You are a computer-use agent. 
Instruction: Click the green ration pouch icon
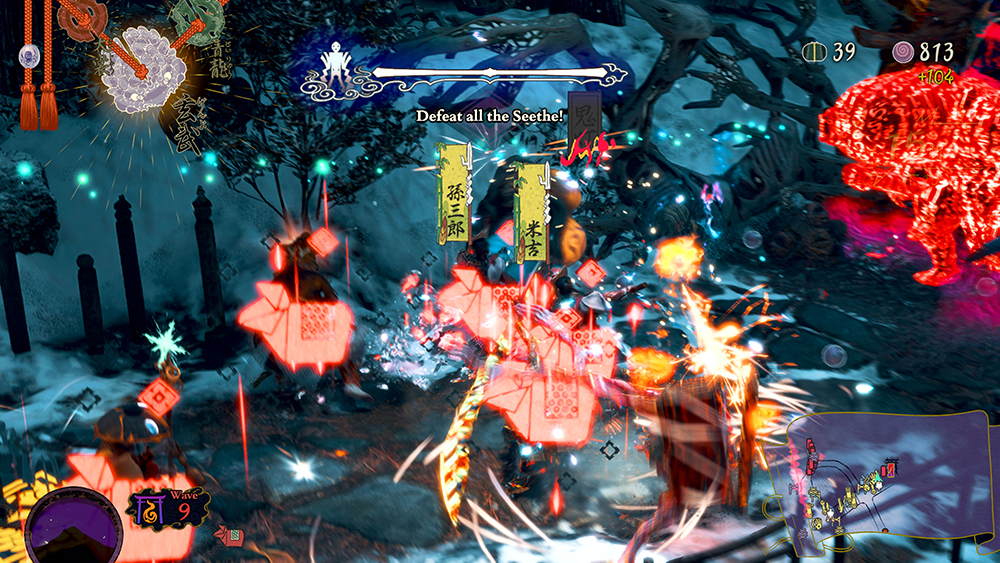[x=816, y=52]
